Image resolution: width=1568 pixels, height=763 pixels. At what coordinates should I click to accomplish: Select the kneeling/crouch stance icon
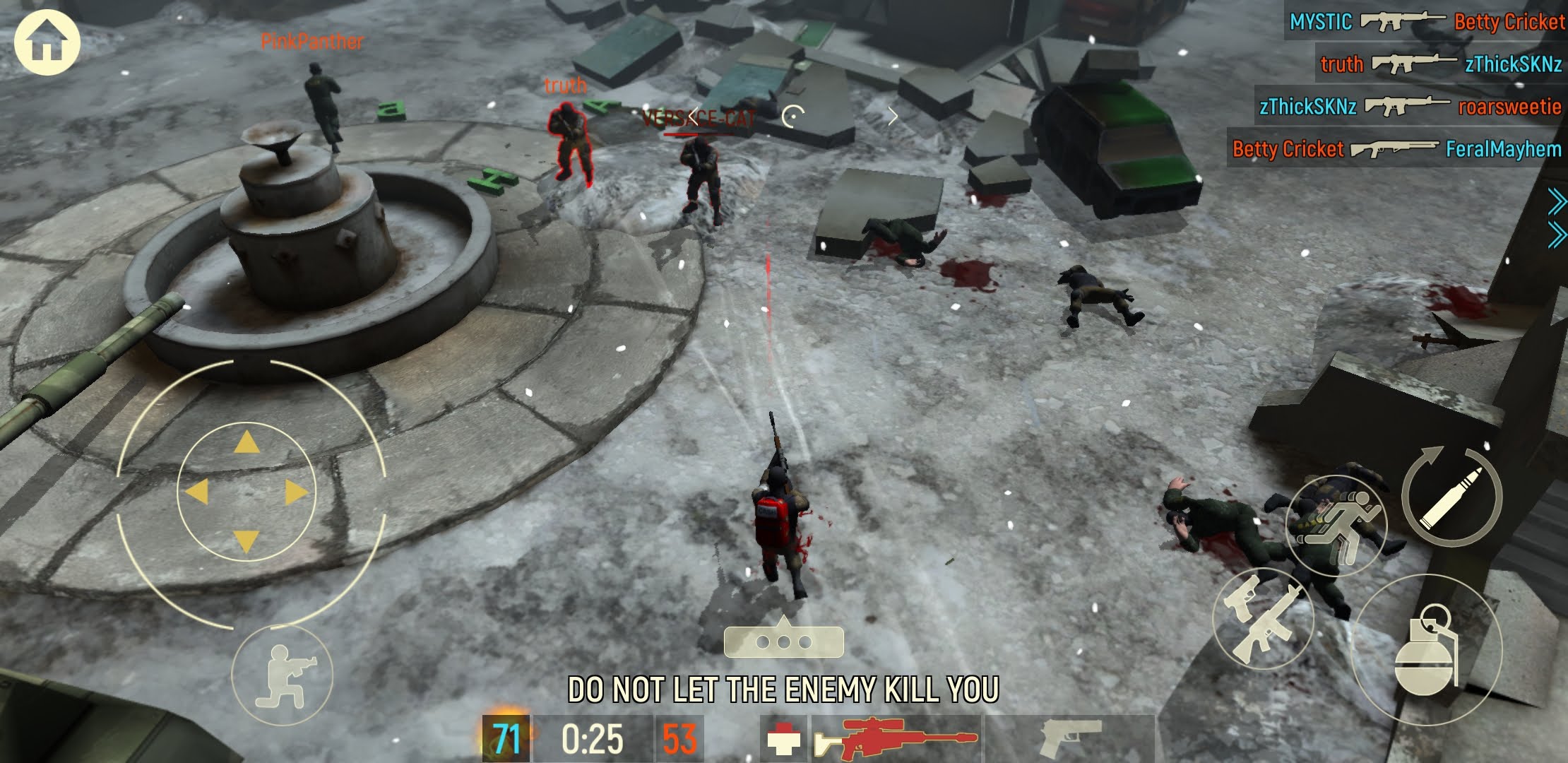pos(283,675)
